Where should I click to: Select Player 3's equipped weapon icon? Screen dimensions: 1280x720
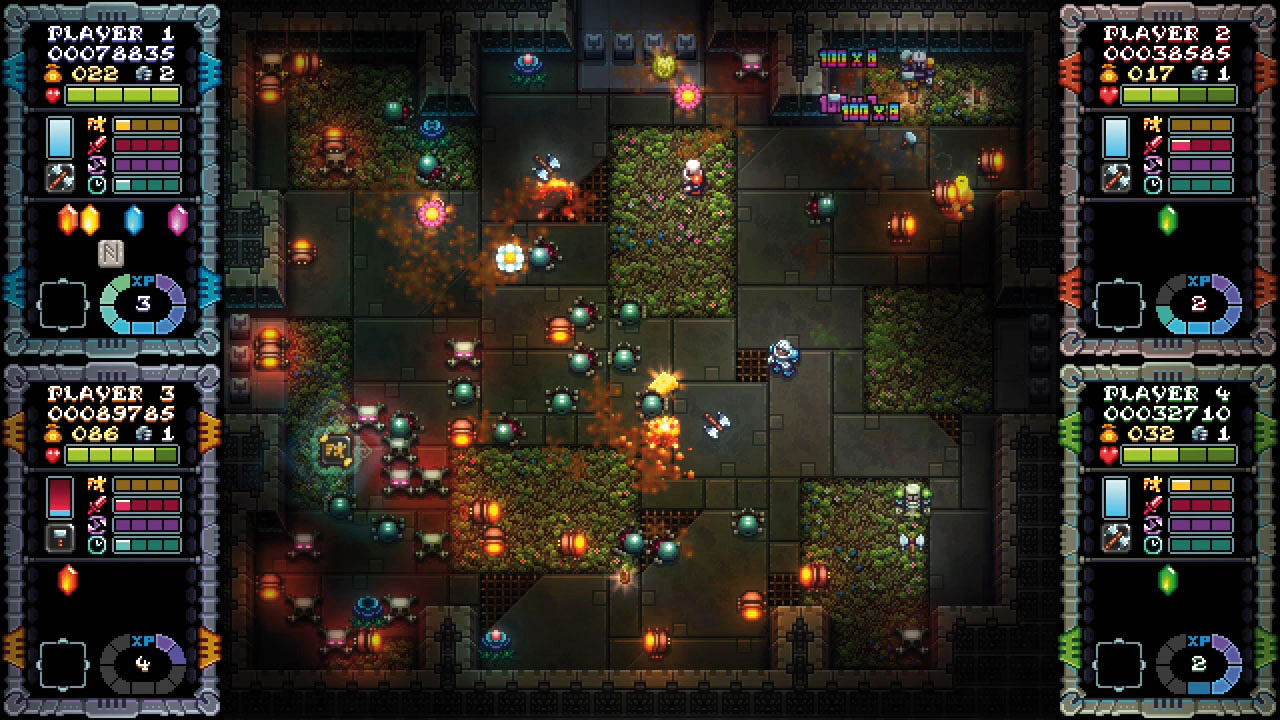pos(60,538)
